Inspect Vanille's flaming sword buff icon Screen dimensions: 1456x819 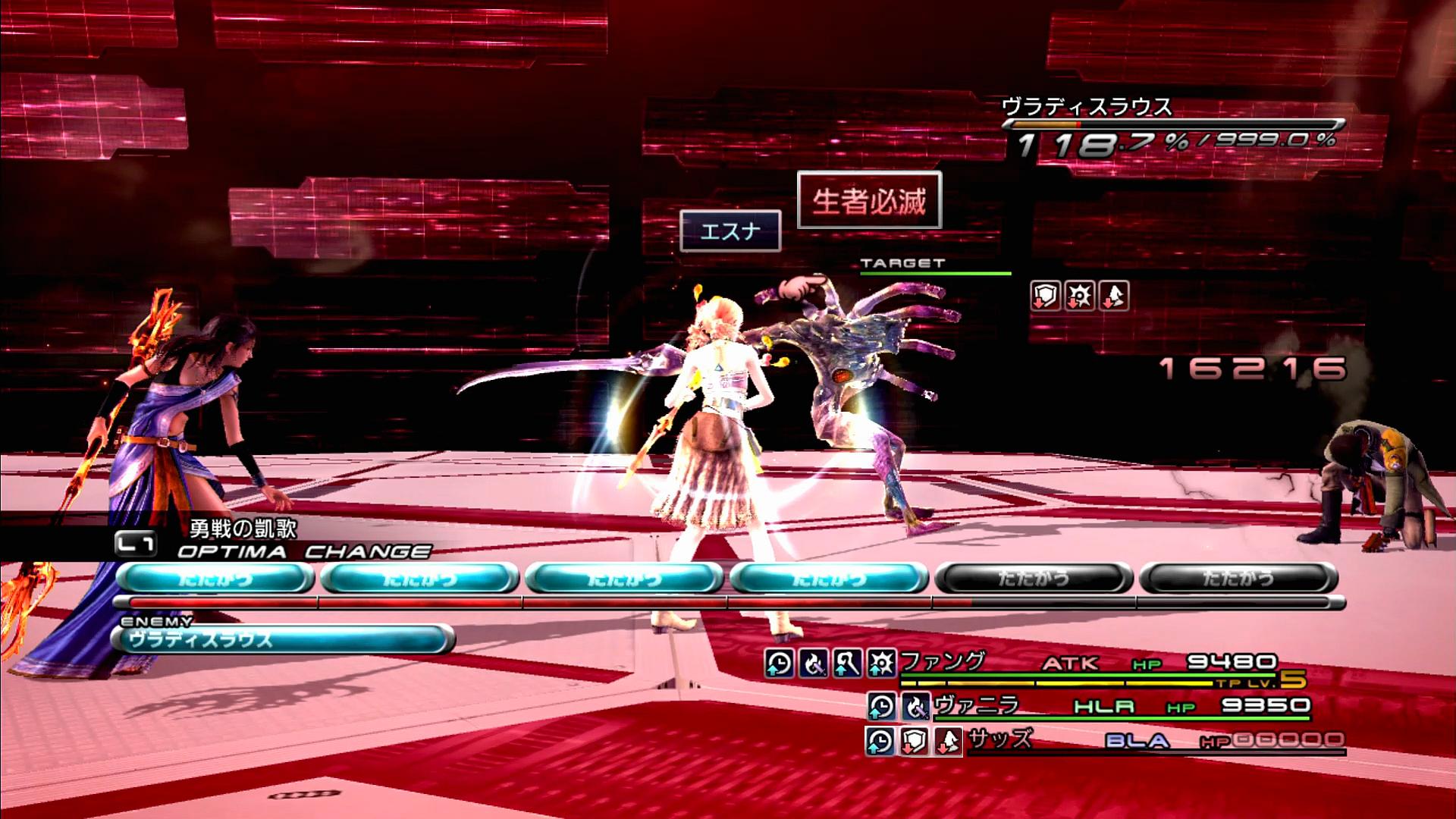pyautogui.click(x=915, y=707)
